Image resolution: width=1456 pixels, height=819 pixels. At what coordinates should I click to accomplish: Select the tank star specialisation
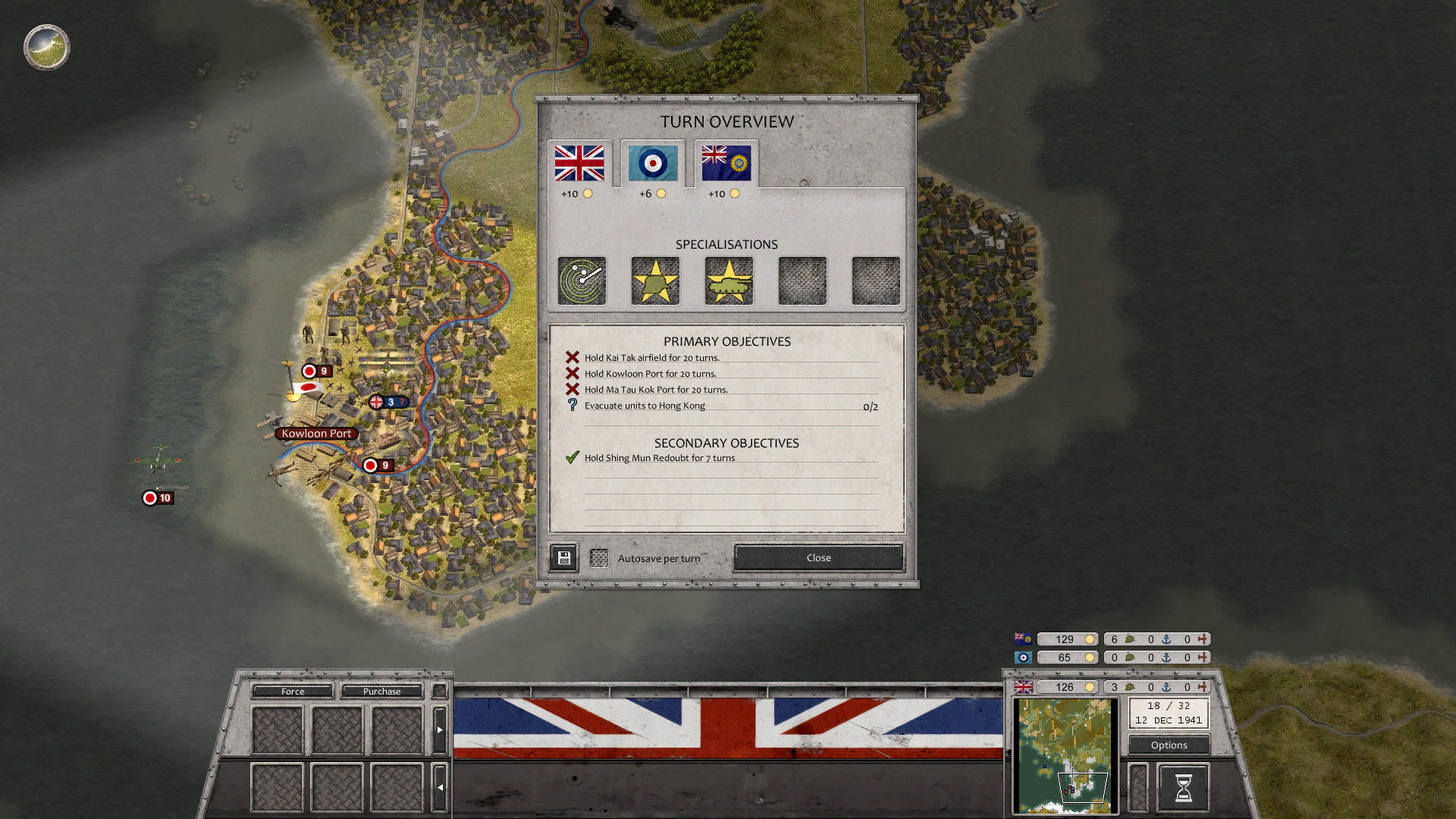click(x=729, y=281)
